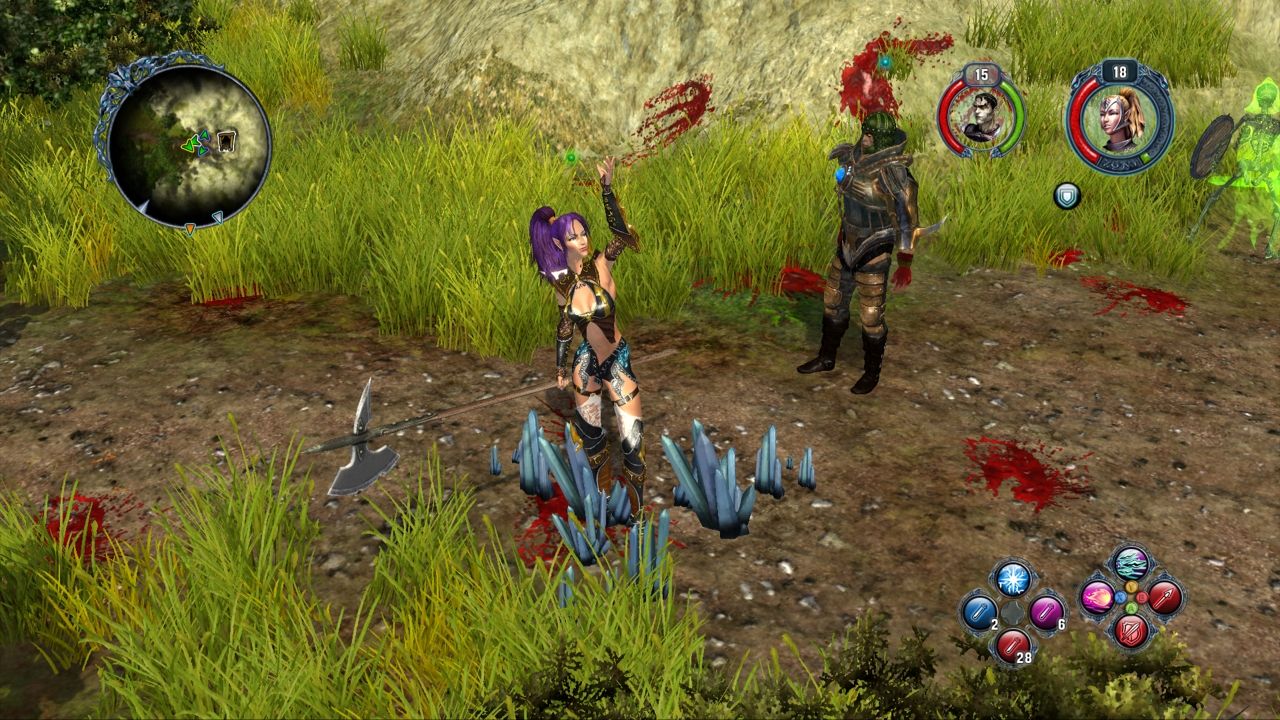This screenshot has width=1280, height=720.
Task: Toggle the Y button slot on the skill wheel
Action: tap(1130, 587)
